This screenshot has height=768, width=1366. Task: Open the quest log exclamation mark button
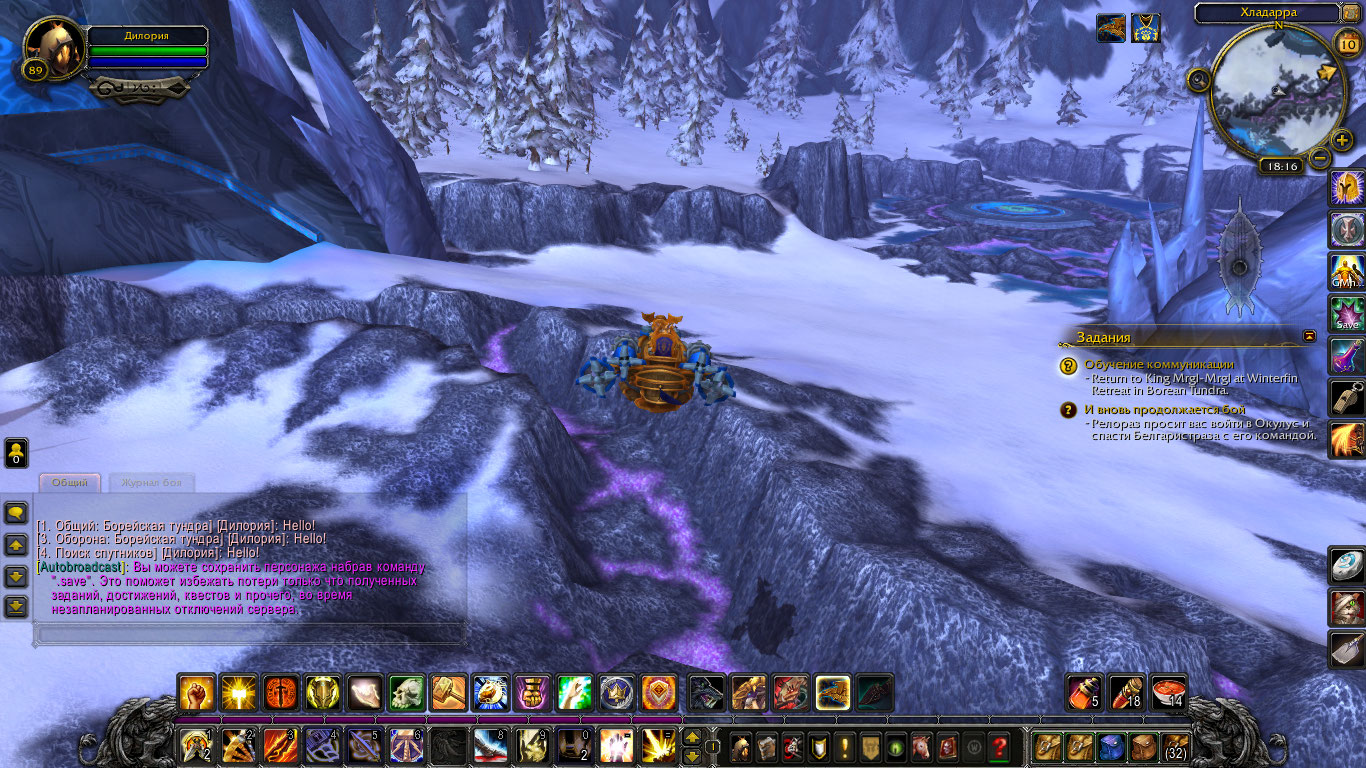coord(845,747)
